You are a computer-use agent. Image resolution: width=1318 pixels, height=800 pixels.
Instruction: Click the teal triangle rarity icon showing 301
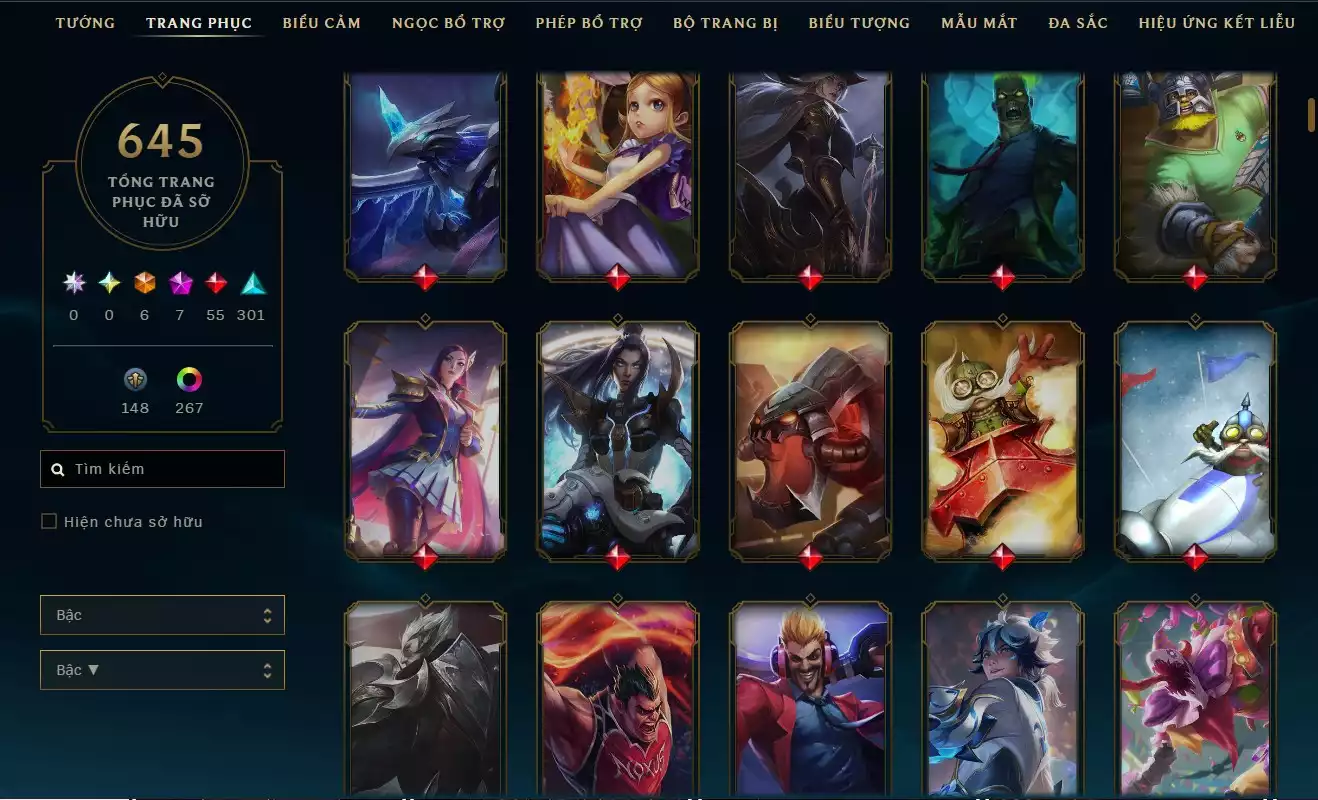(x=251, y=284)
